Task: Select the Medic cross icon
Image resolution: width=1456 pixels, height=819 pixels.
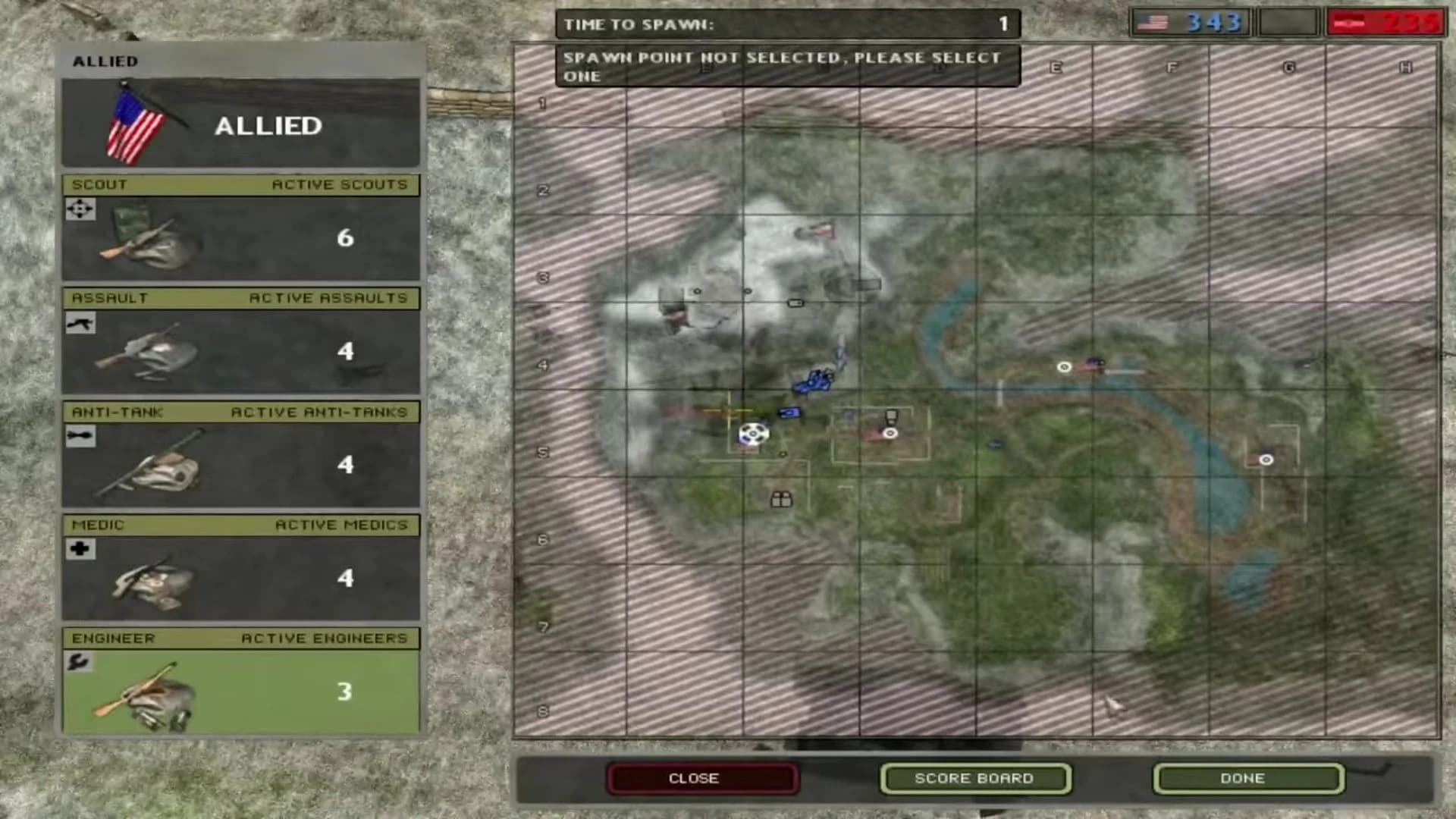Action: (x=80, y=549)
